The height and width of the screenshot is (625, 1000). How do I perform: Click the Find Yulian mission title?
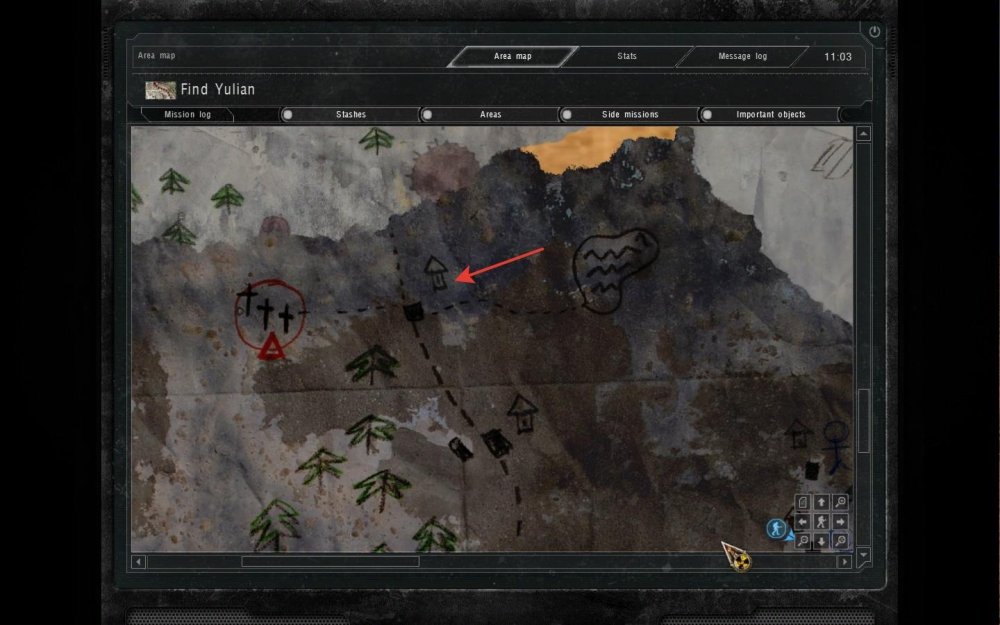tap(217, 90)
